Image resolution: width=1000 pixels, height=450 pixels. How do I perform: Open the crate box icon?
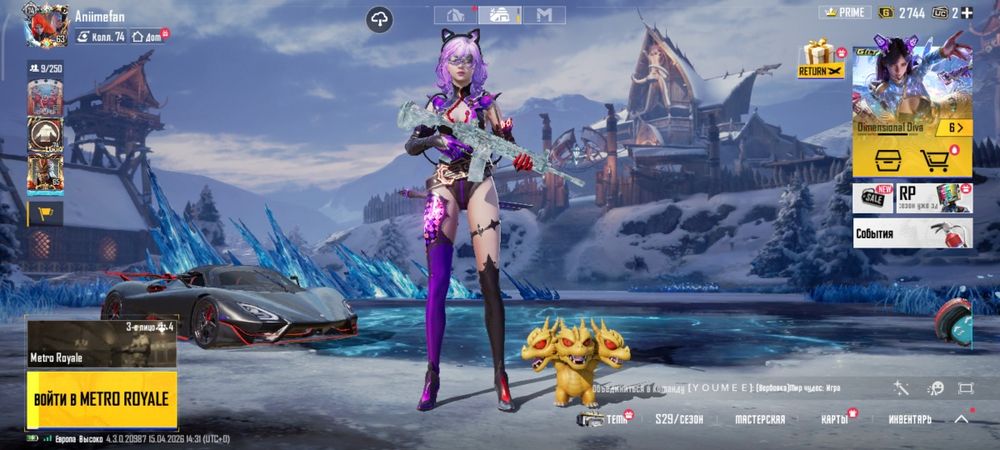tap(887, 160)
